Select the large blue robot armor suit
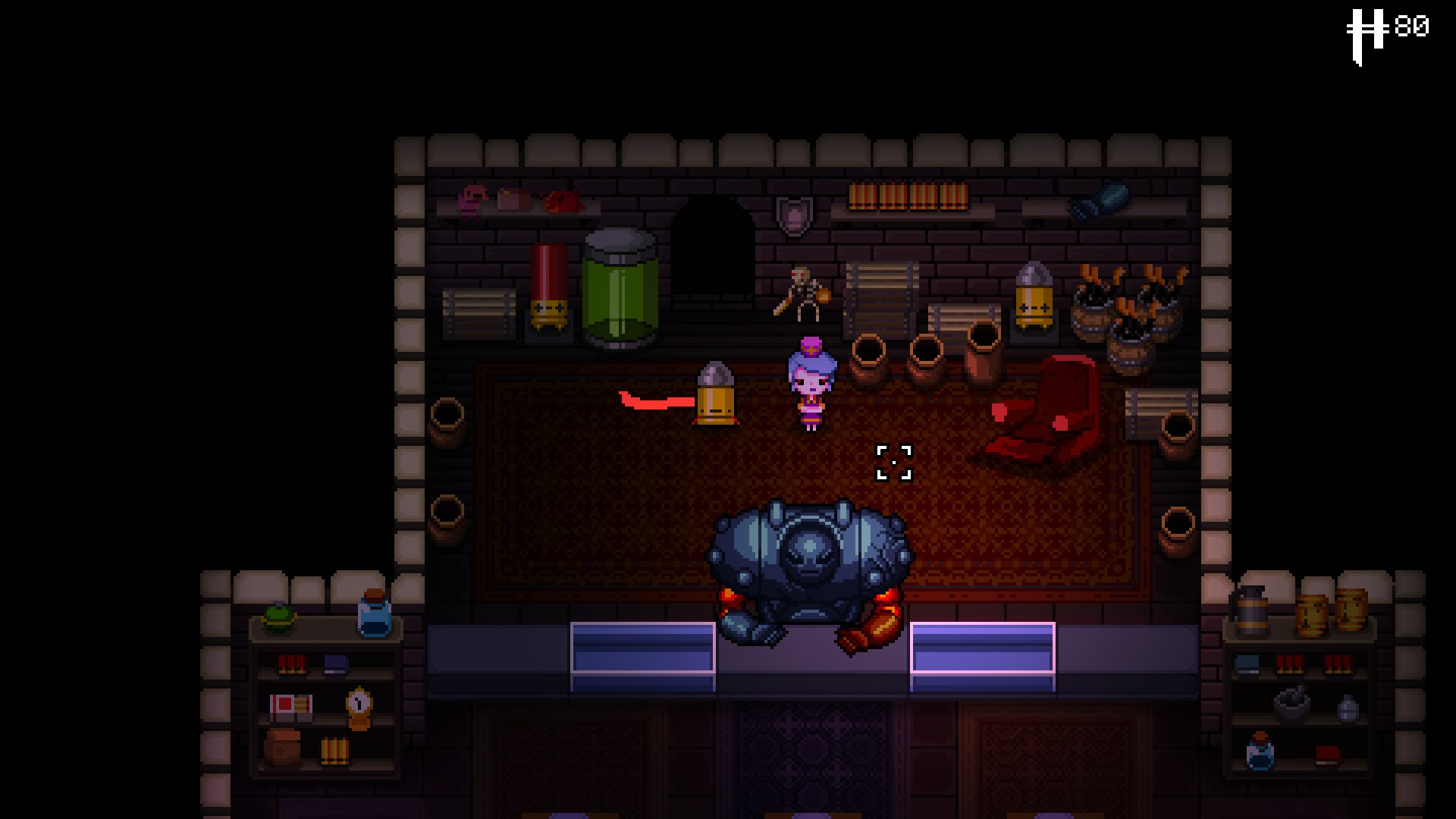The height and width of the screenshot is (819, 1456). click(811, 561)
